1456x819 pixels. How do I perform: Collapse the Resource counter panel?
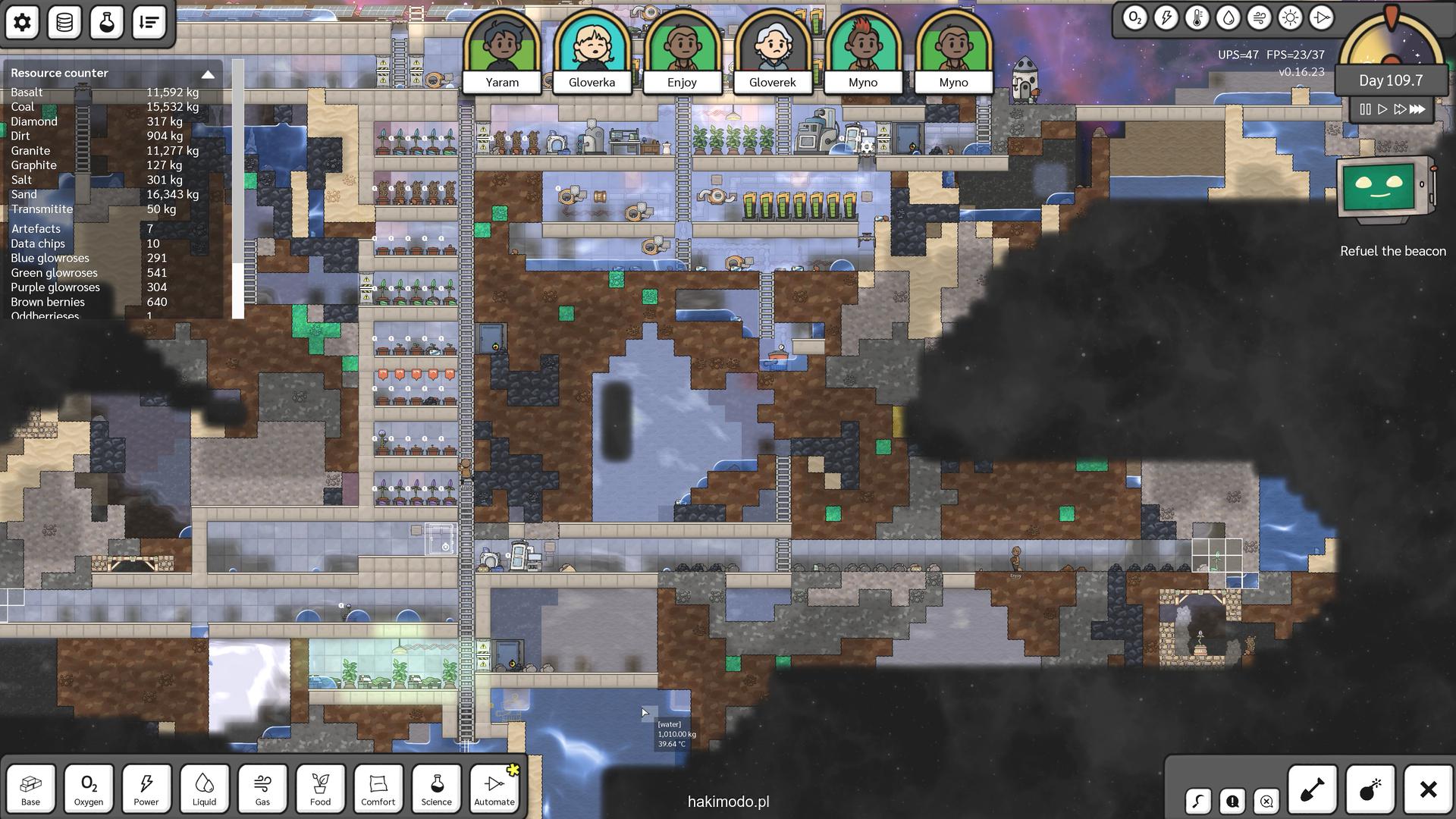208,74
